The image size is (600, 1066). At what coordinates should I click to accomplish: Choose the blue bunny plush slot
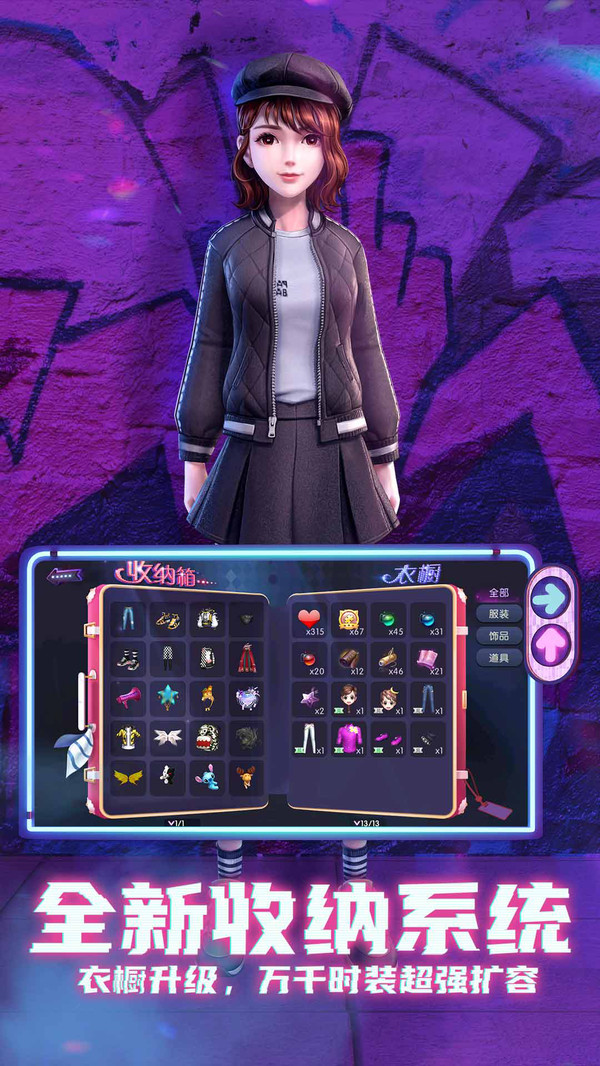(x=207, y=776)
